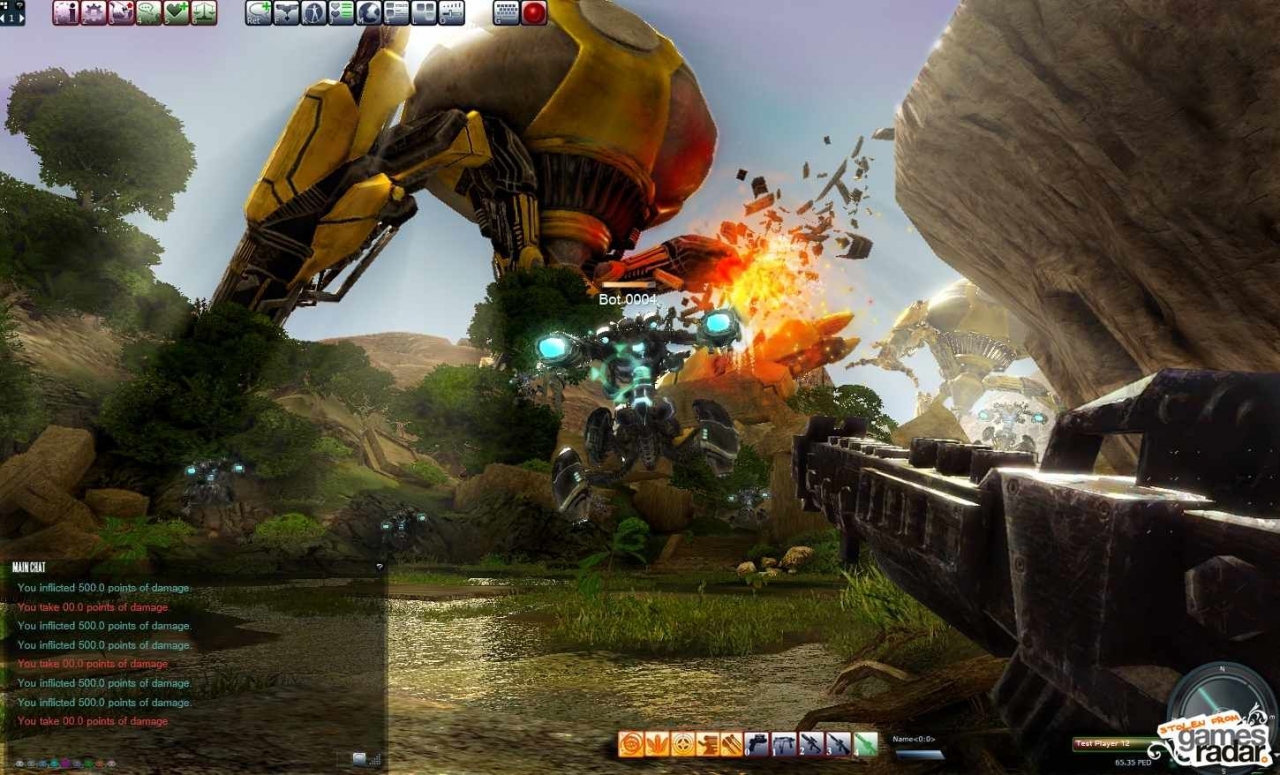Choose the assault rifle in slot 3
Screen dimensions: 1280x775
(838, 744)
